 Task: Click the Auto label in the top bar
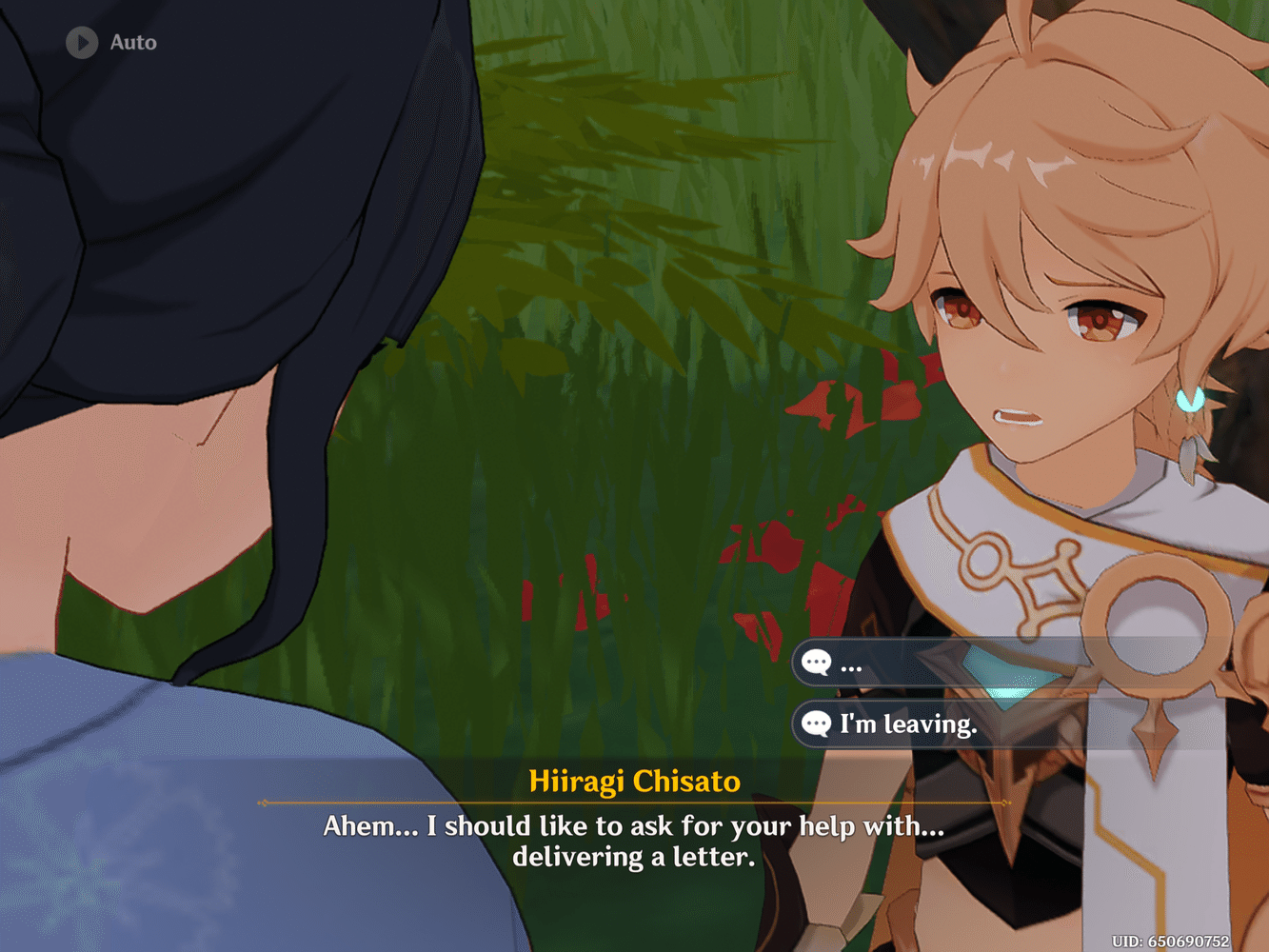(132, 42)
